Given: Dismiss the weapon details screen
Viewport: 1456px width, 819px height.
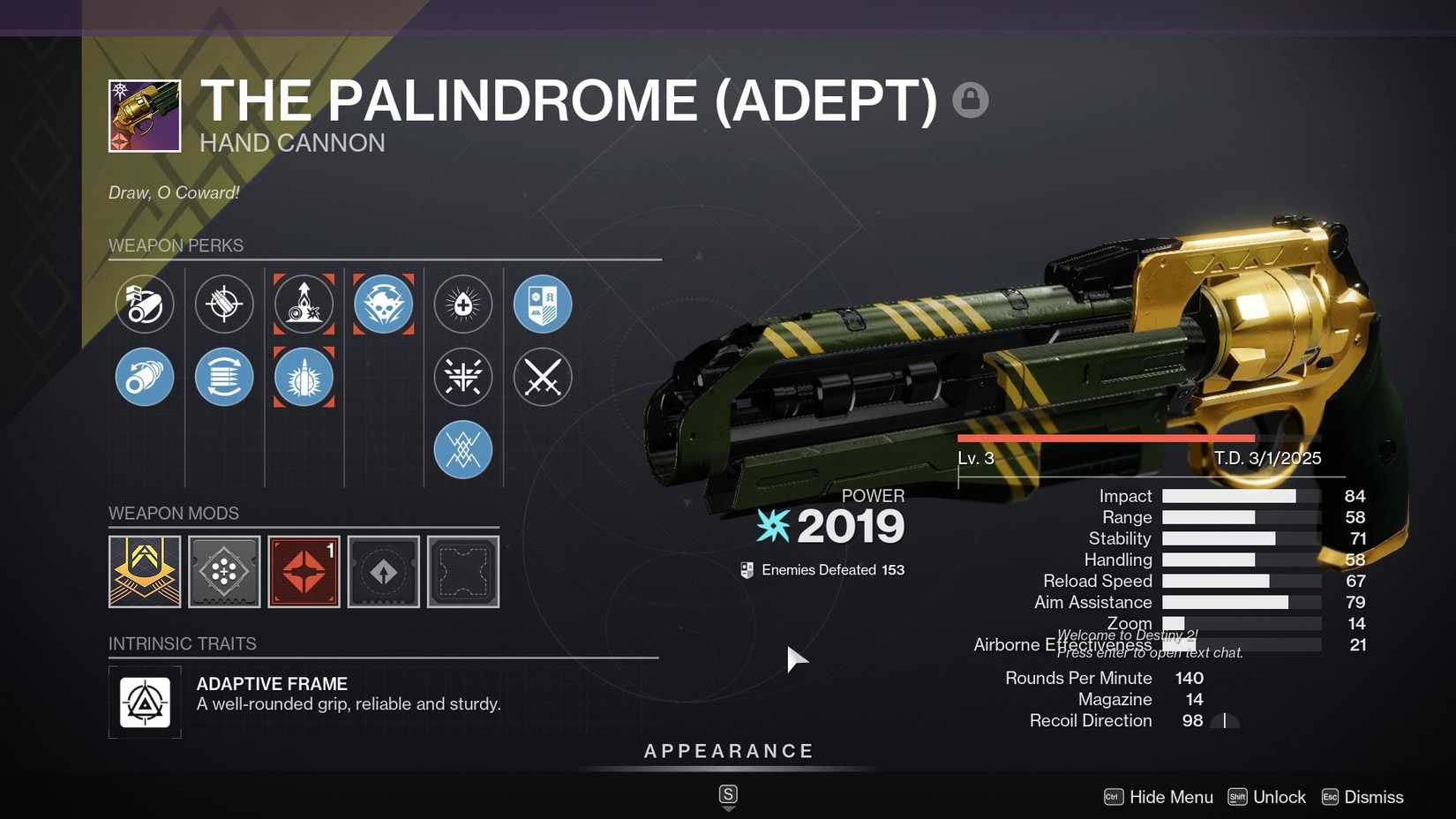Looking at the screenshot, I should 1373,796.
